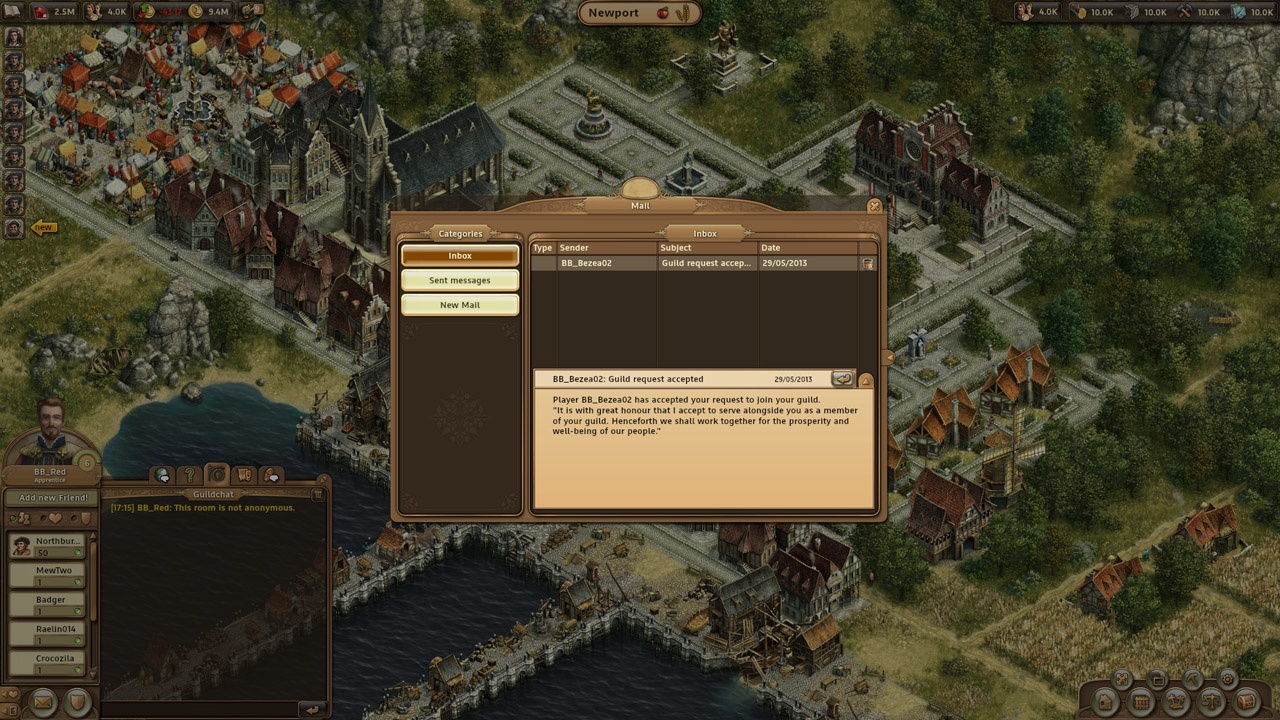
Task: Open the house building menu
Action: pyautogui.click(x=1105, y=701)
